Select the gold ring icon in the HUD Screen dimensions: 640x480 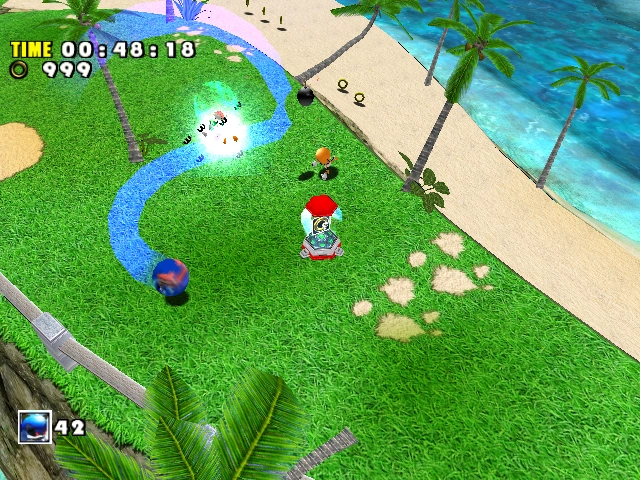20,69
